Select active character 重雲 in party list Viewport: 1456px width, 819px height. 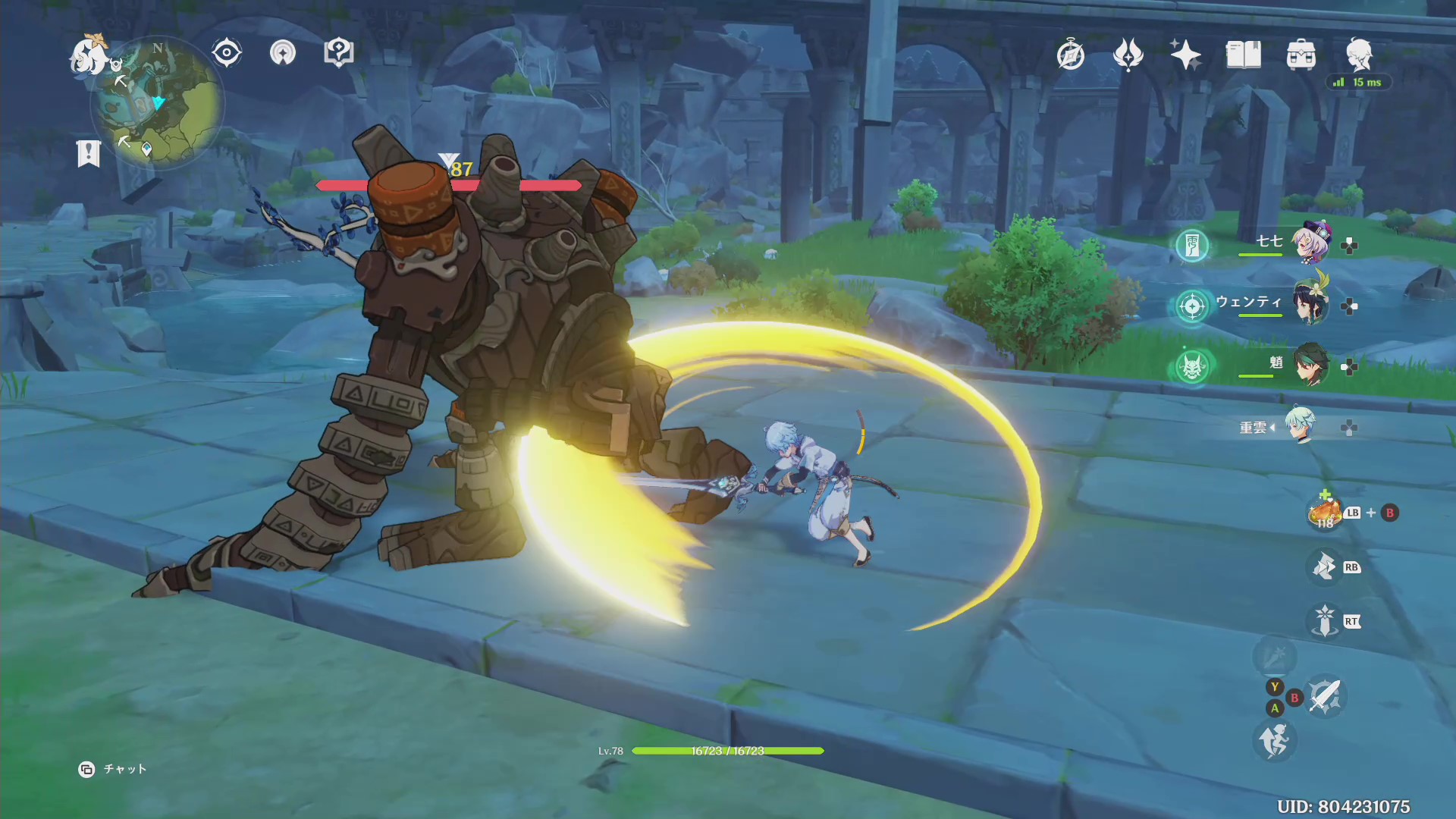tap(1300, 427)
